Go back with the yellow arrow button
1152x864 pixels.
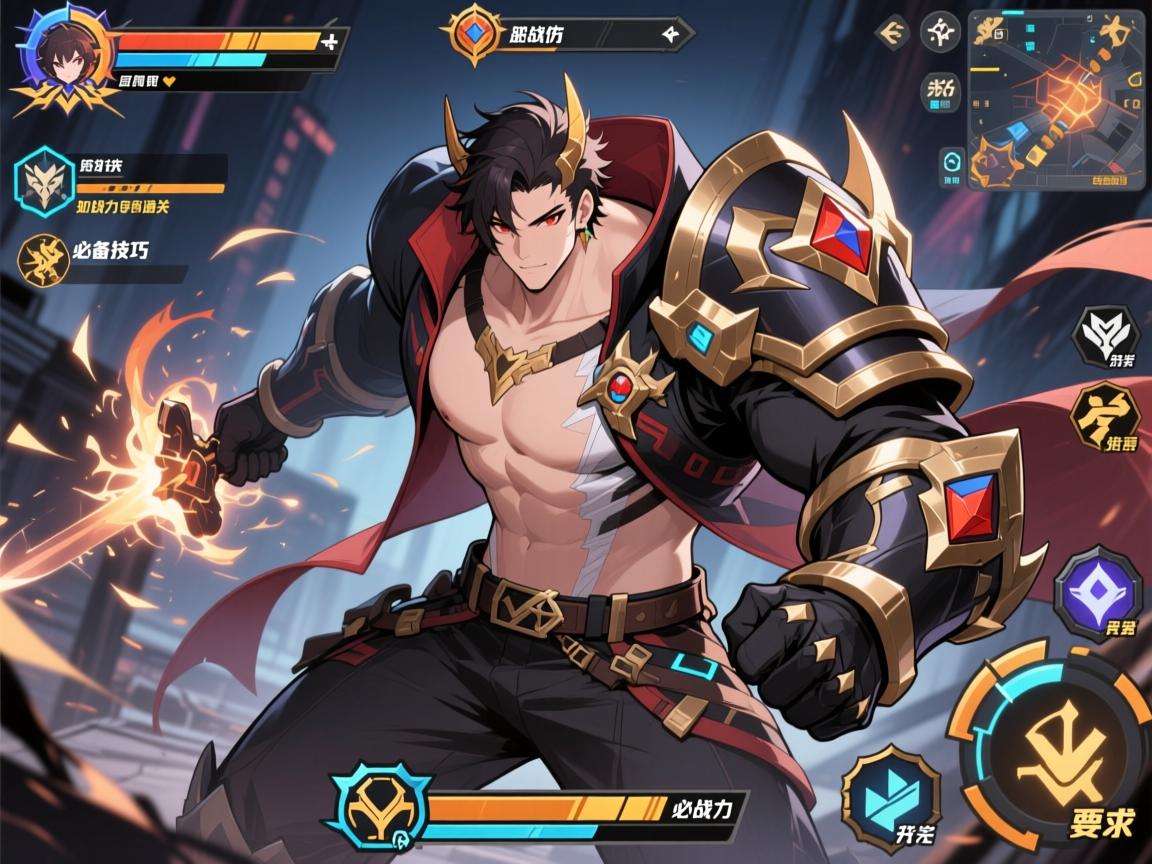[891, 33]
